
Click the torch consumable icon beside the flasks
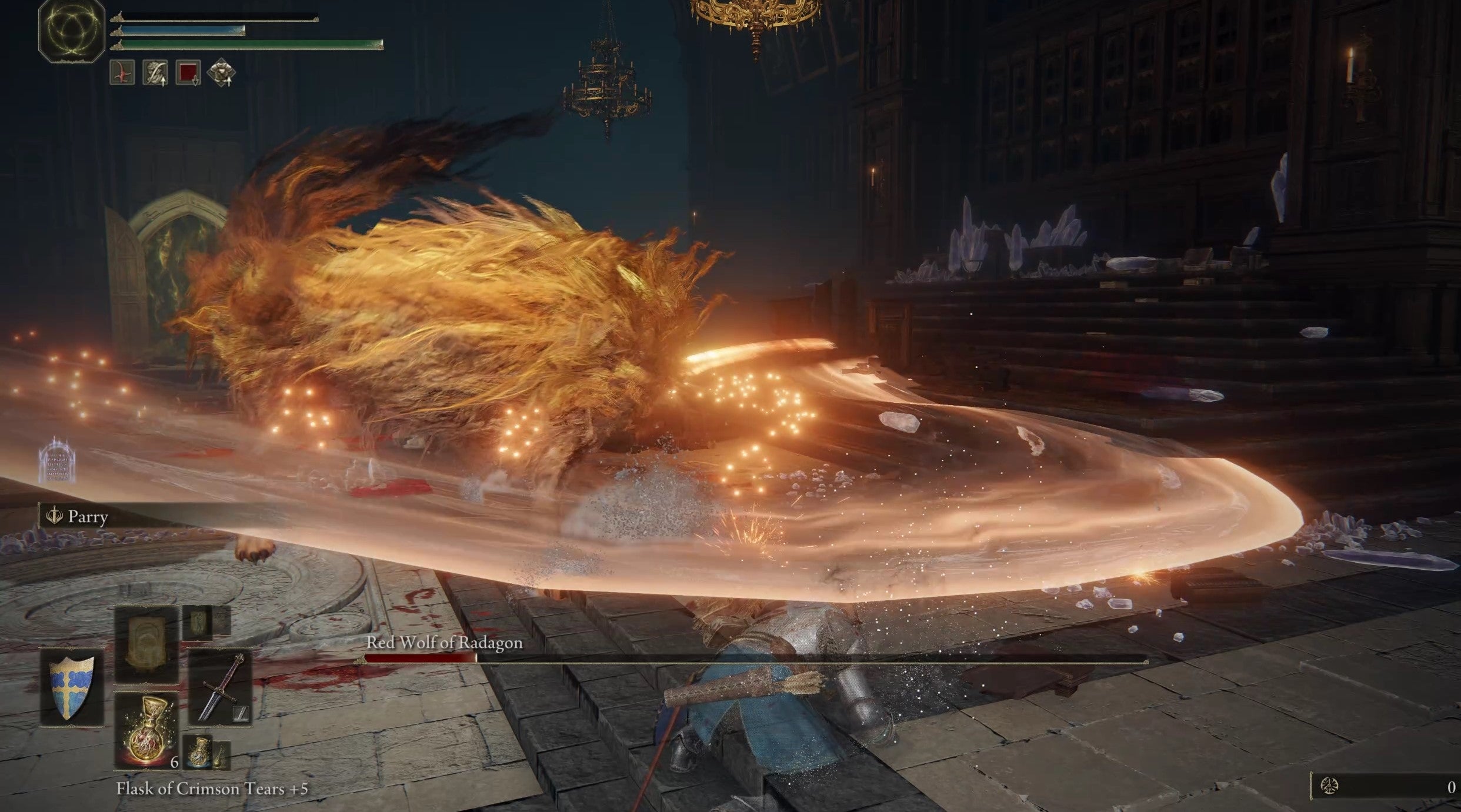(x=221, y=757)
